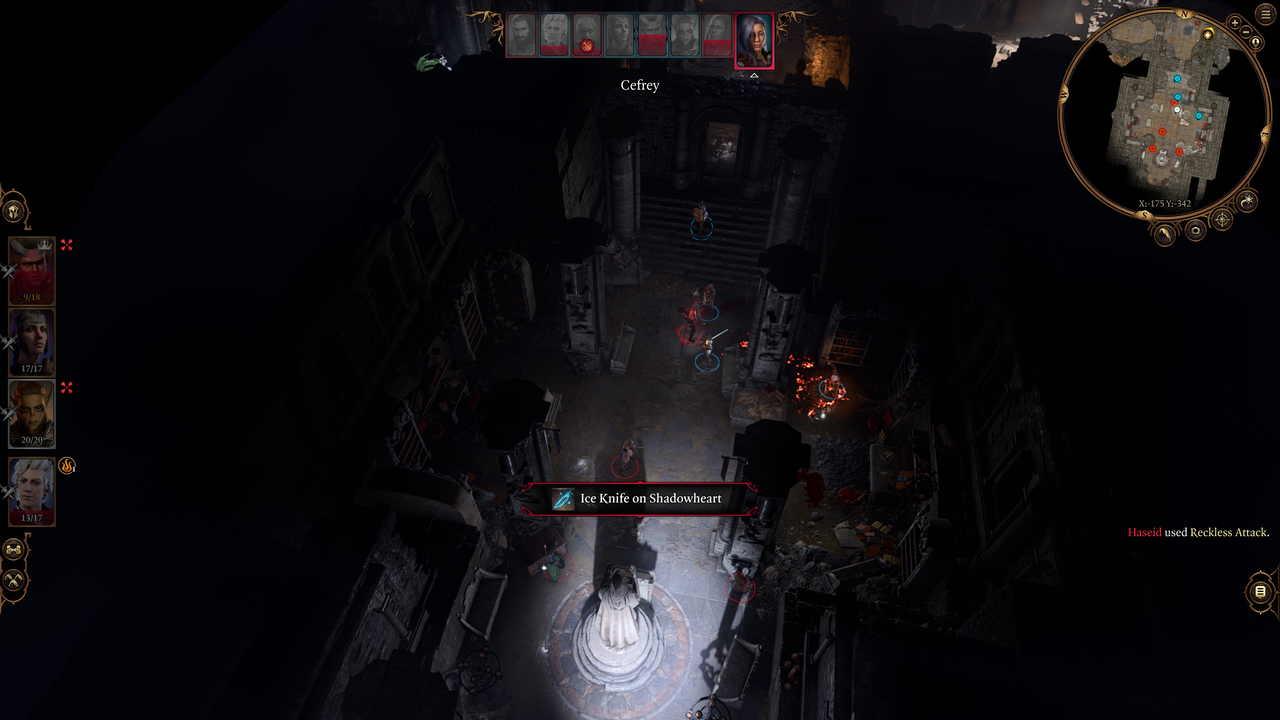1280x720 pixels.
Task: Click the feather icon below the minimap
Action: [1165, 234]
